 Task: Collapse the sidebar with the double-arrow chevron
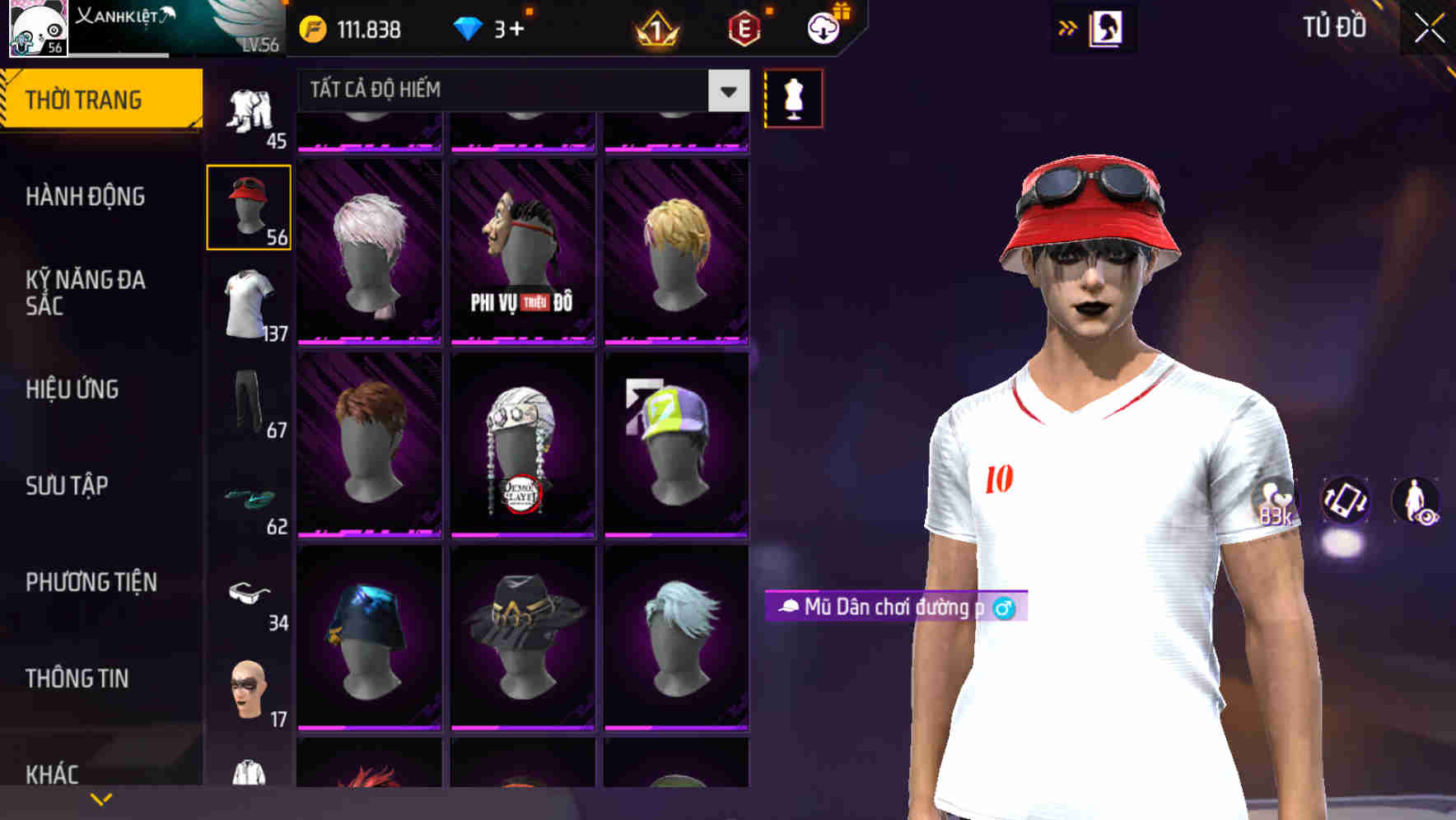(1067, 27)
